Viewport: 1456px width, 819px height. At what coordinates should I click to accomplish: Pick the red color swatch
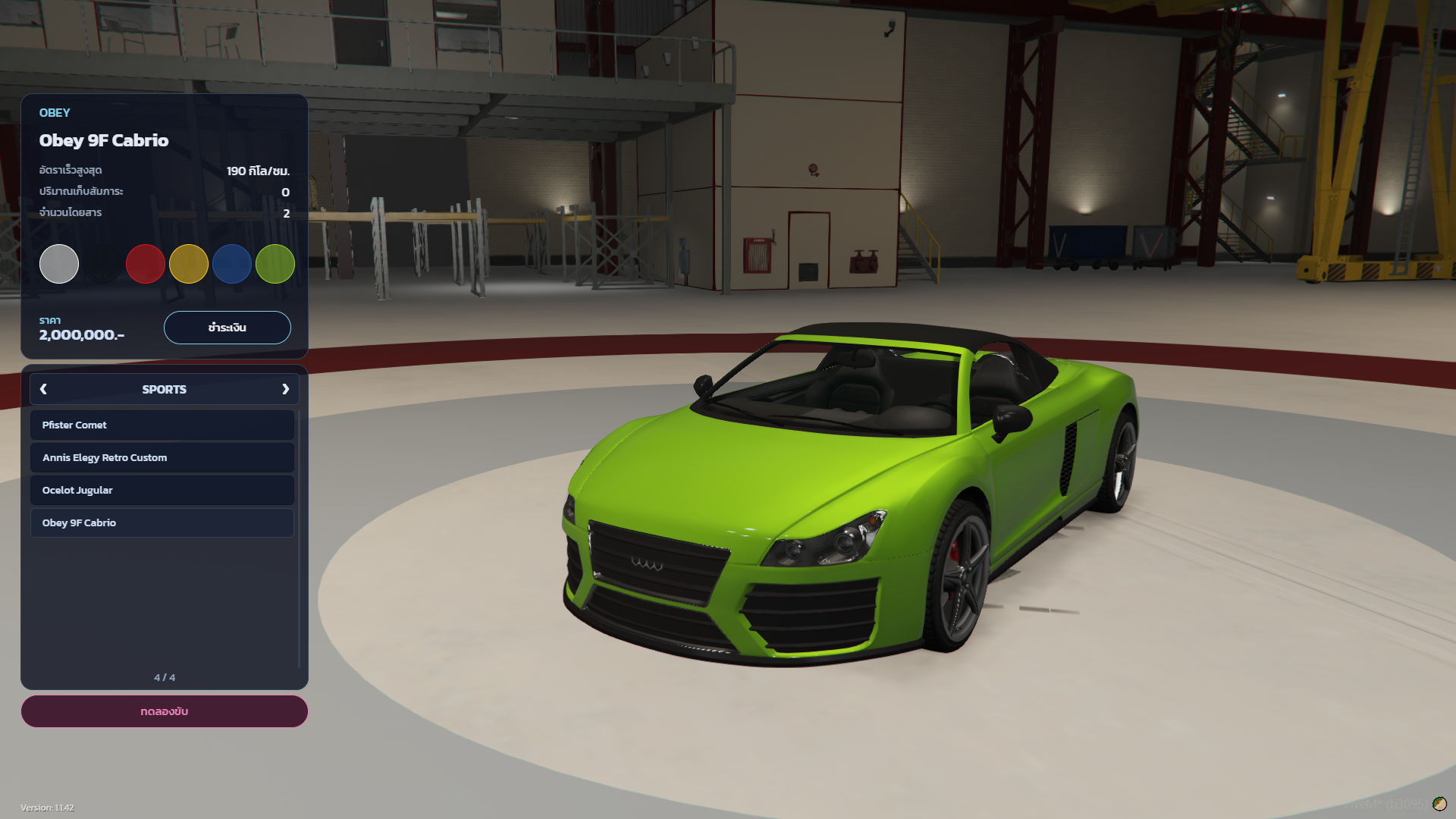[146, 264]
